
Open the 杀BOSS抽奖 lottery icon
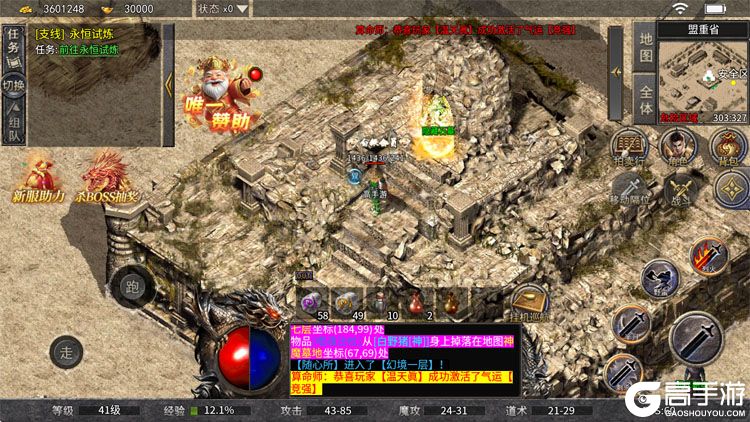(108, 178)
